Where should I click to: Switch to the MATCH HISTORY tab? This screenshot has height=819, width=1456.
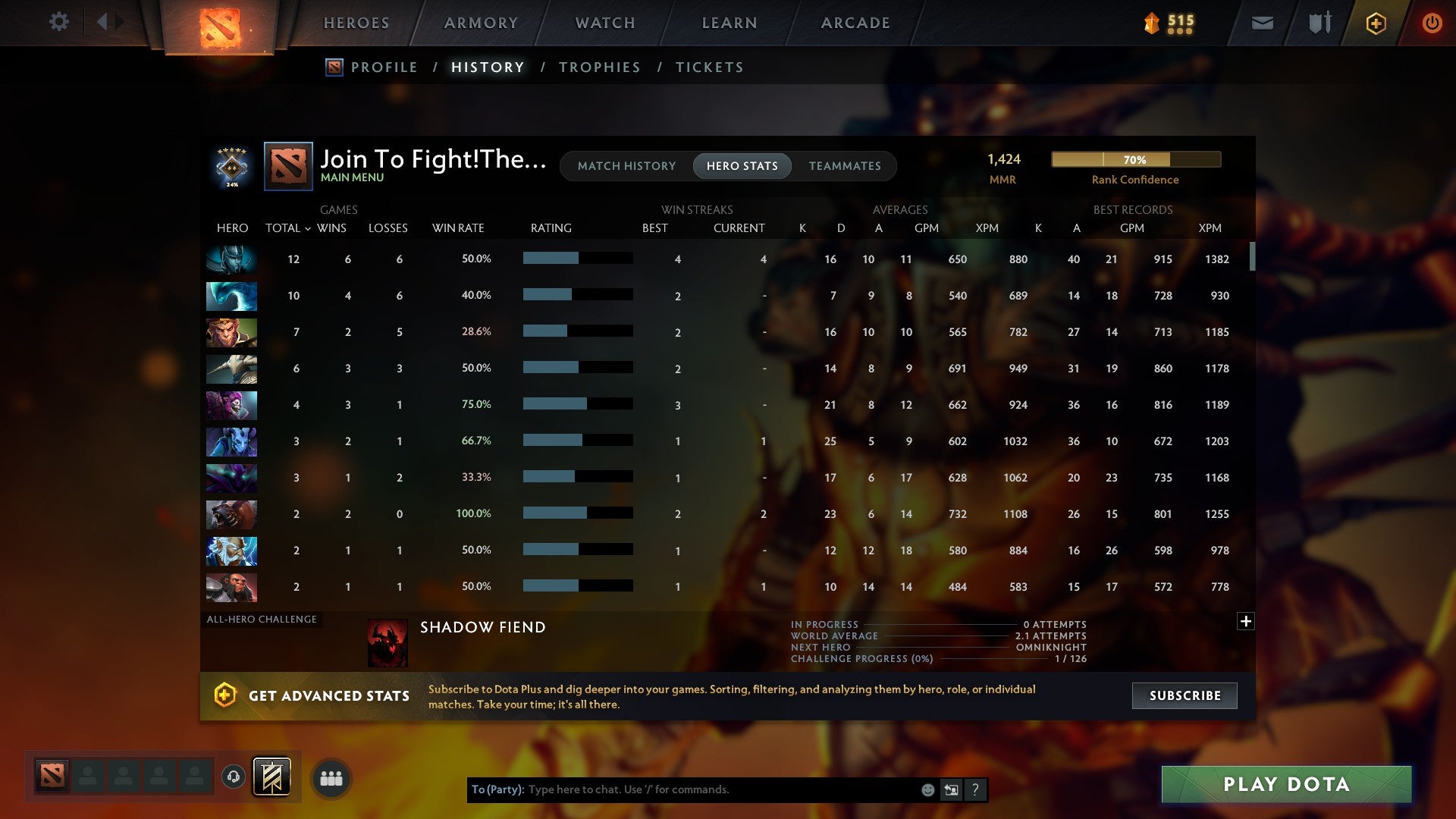point(626,166)
